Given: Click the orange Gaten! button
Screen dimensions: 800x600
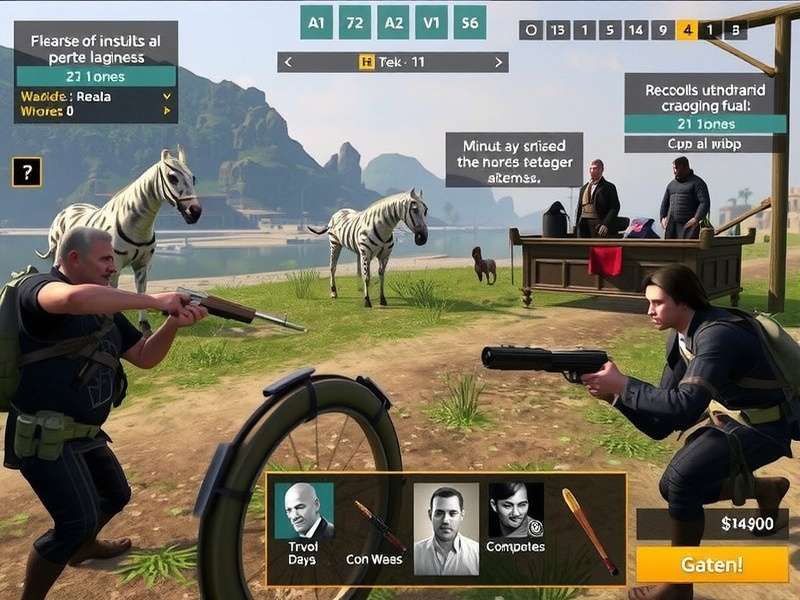Looking at the screenshot, I should [x=711, y=564].
